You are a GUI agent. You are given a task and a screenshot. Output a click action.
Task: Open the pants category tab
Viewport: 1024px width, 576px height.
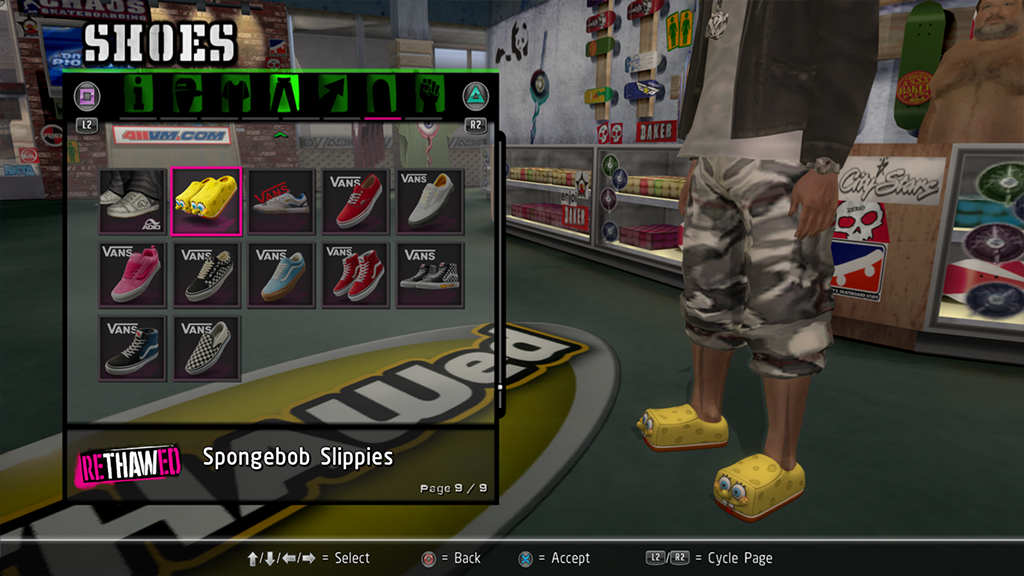click(284, 95)
